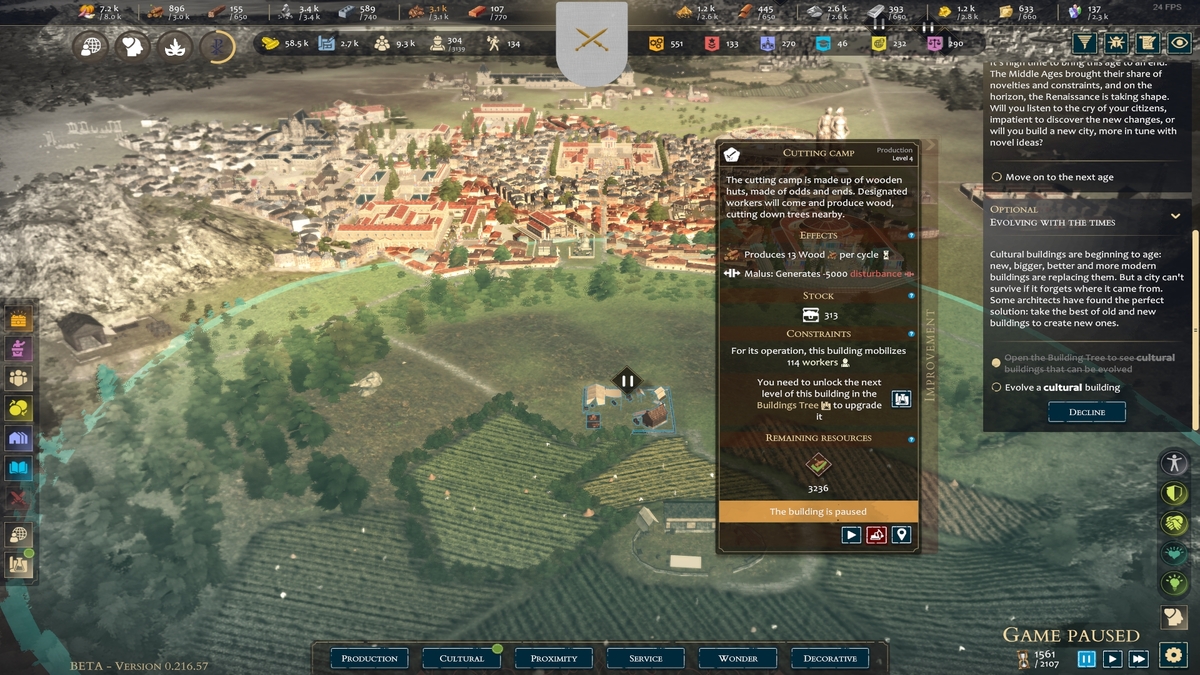Open the treasure chest sidebar menu
Viewport: 1200px width, 675px height.
click(20, 319)
